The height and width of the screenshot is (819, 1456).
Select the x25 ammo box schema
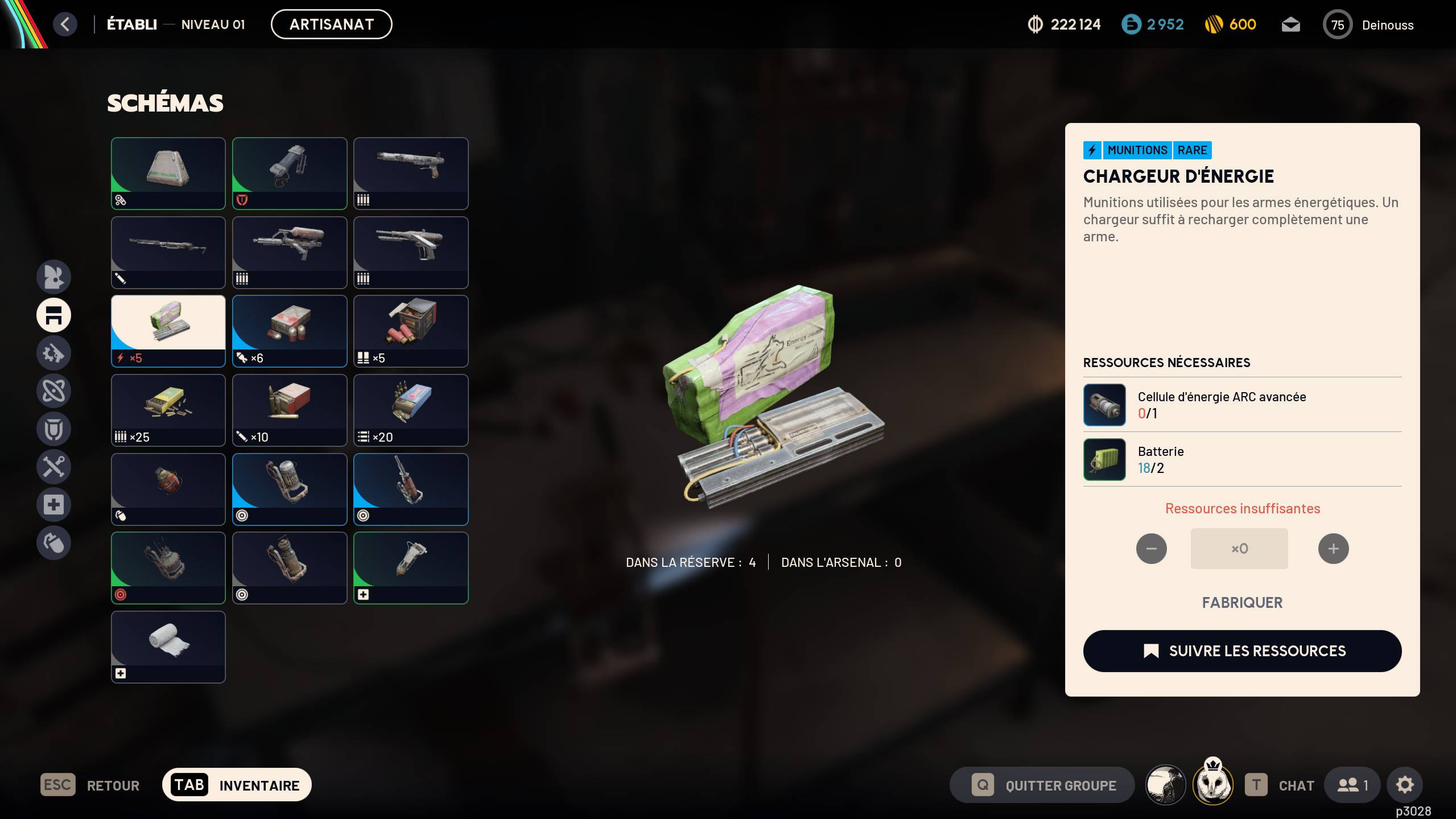168,410
